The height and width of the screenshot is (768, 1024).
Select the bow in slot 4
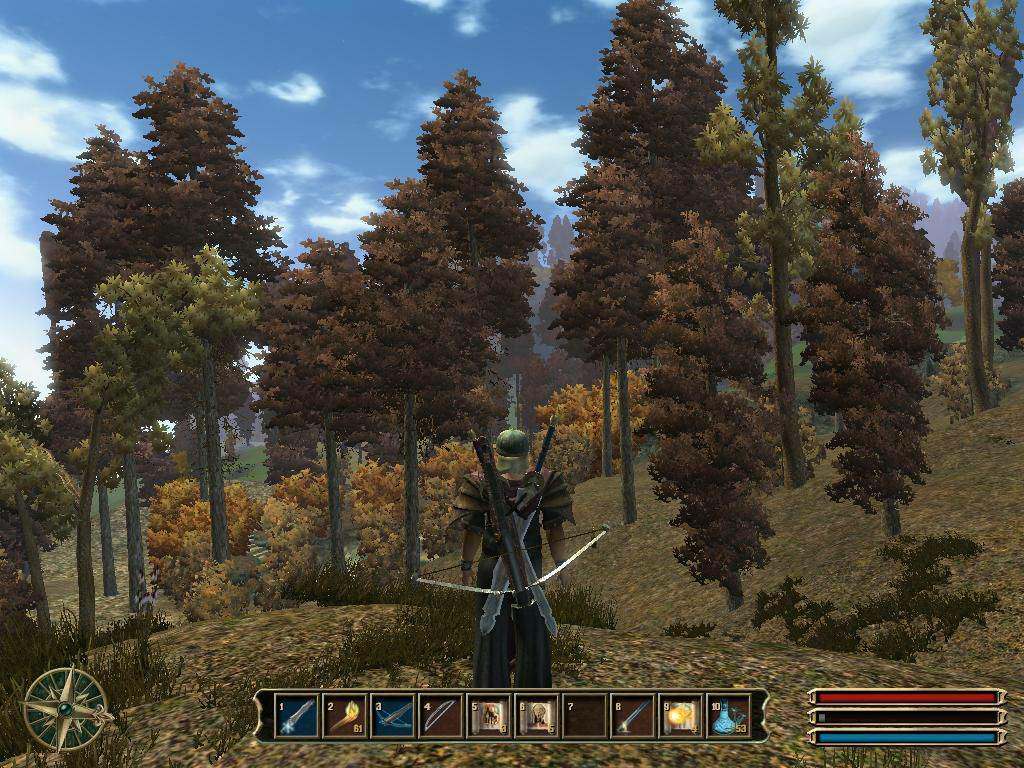(441, 716)
